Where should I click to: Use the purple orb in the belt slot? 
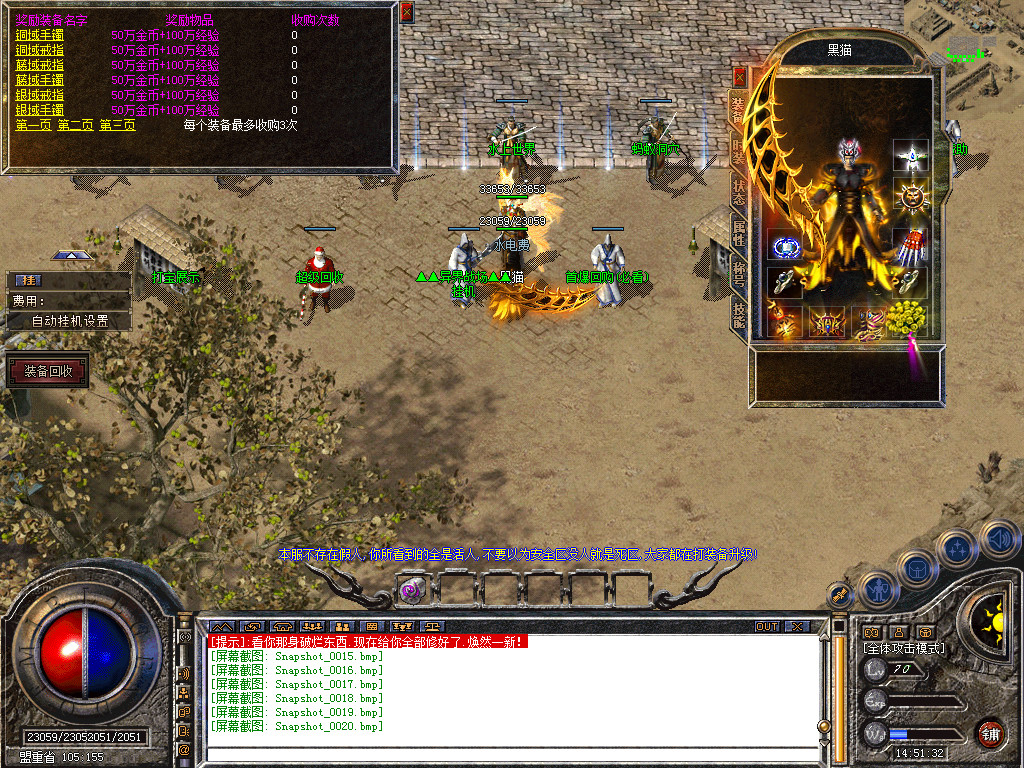(x=410, y=590)
